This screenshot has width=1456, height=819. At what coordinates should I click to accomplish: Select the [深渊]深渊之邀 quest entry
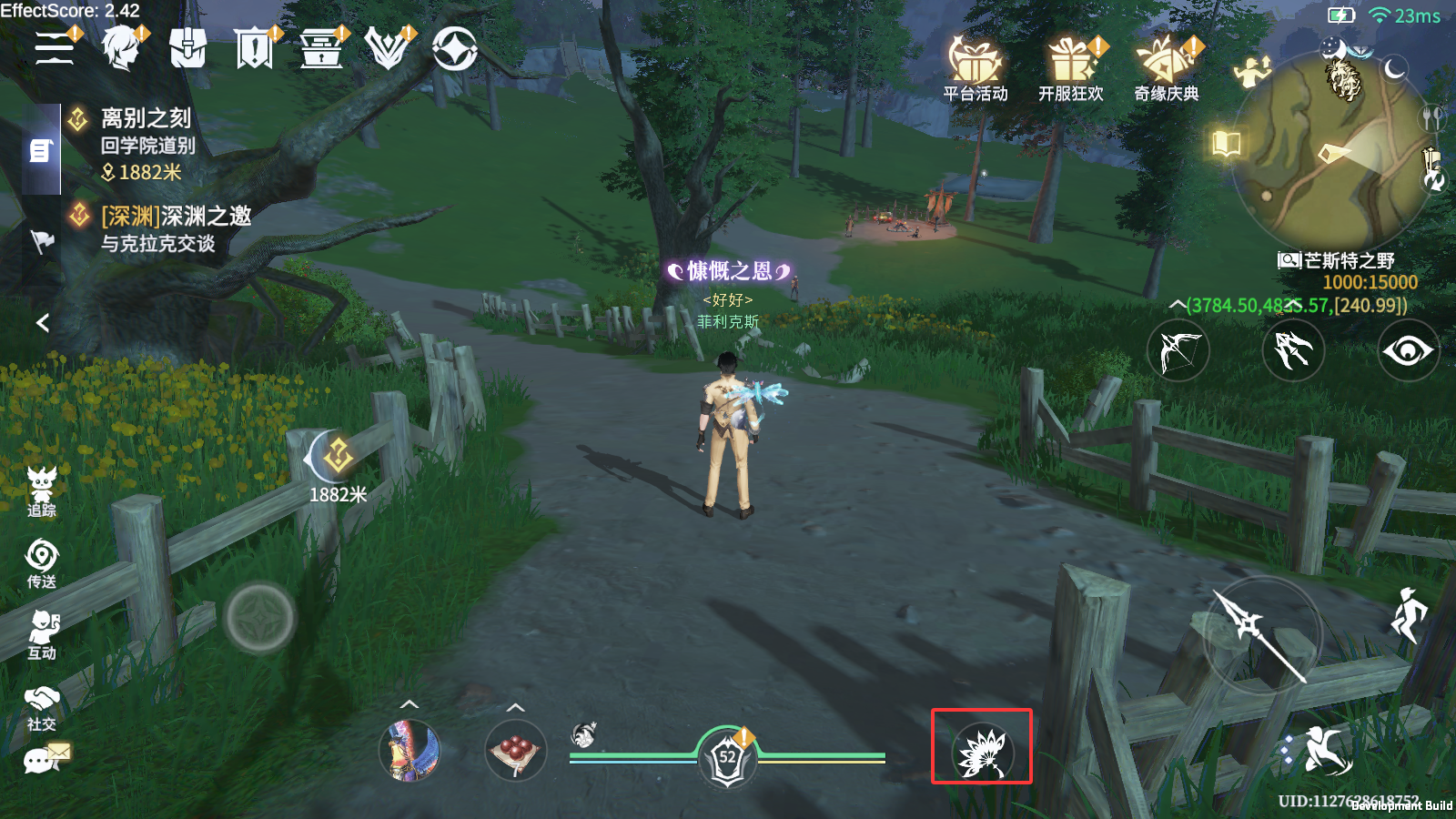pos(173,218)
